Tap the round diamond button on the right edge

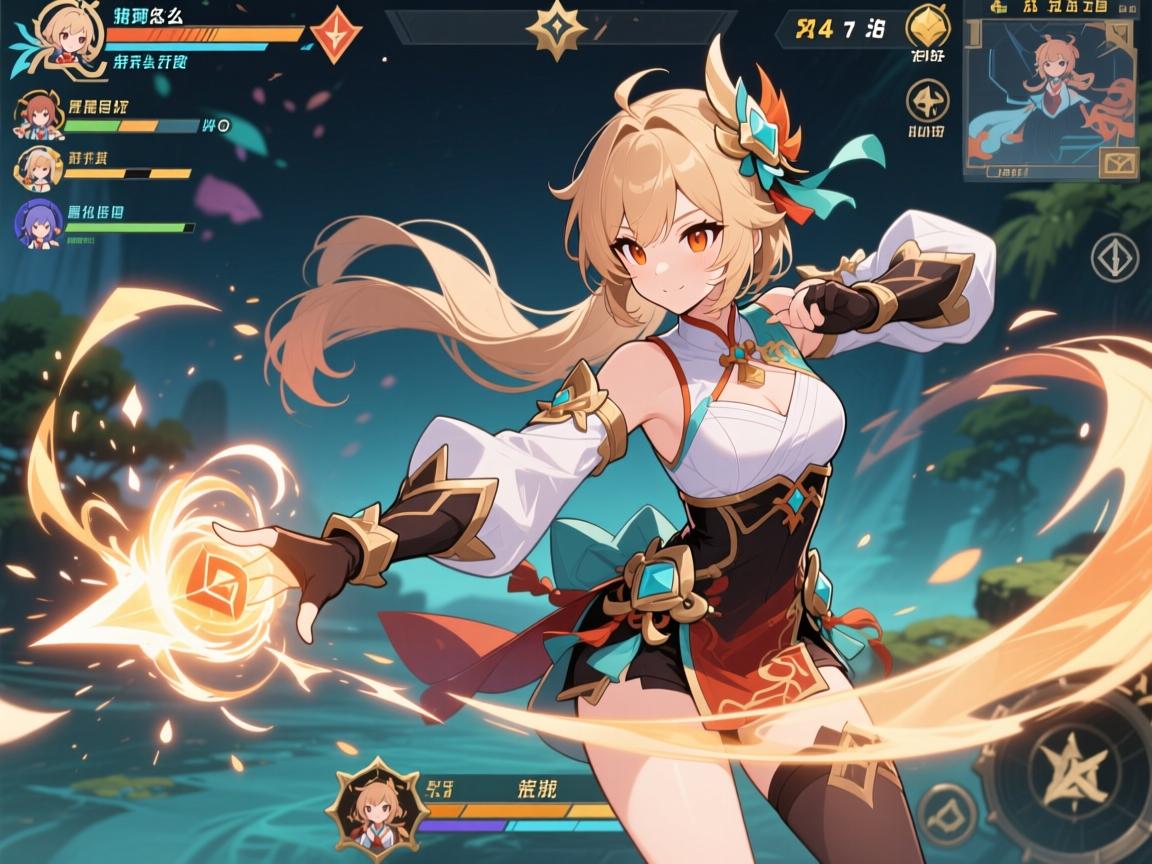coord(1115,257)
